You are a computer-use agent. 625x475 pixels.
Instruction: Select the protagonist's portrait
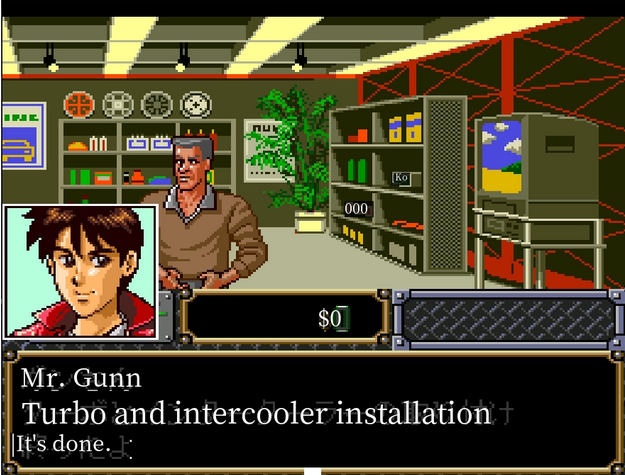(x=80, y=272)
